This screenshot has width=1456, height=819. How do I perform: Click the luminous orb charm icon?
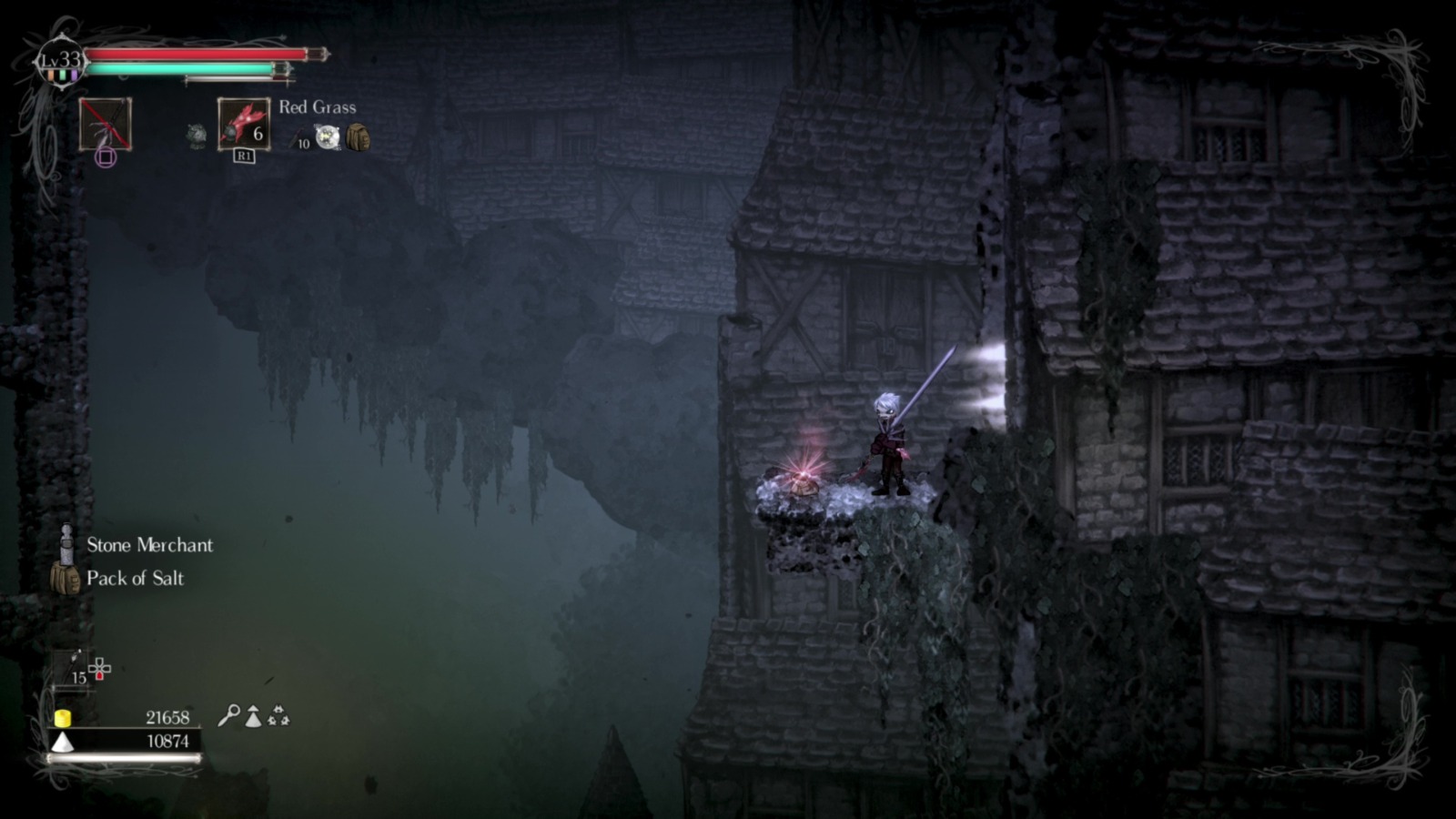point(328,136)
